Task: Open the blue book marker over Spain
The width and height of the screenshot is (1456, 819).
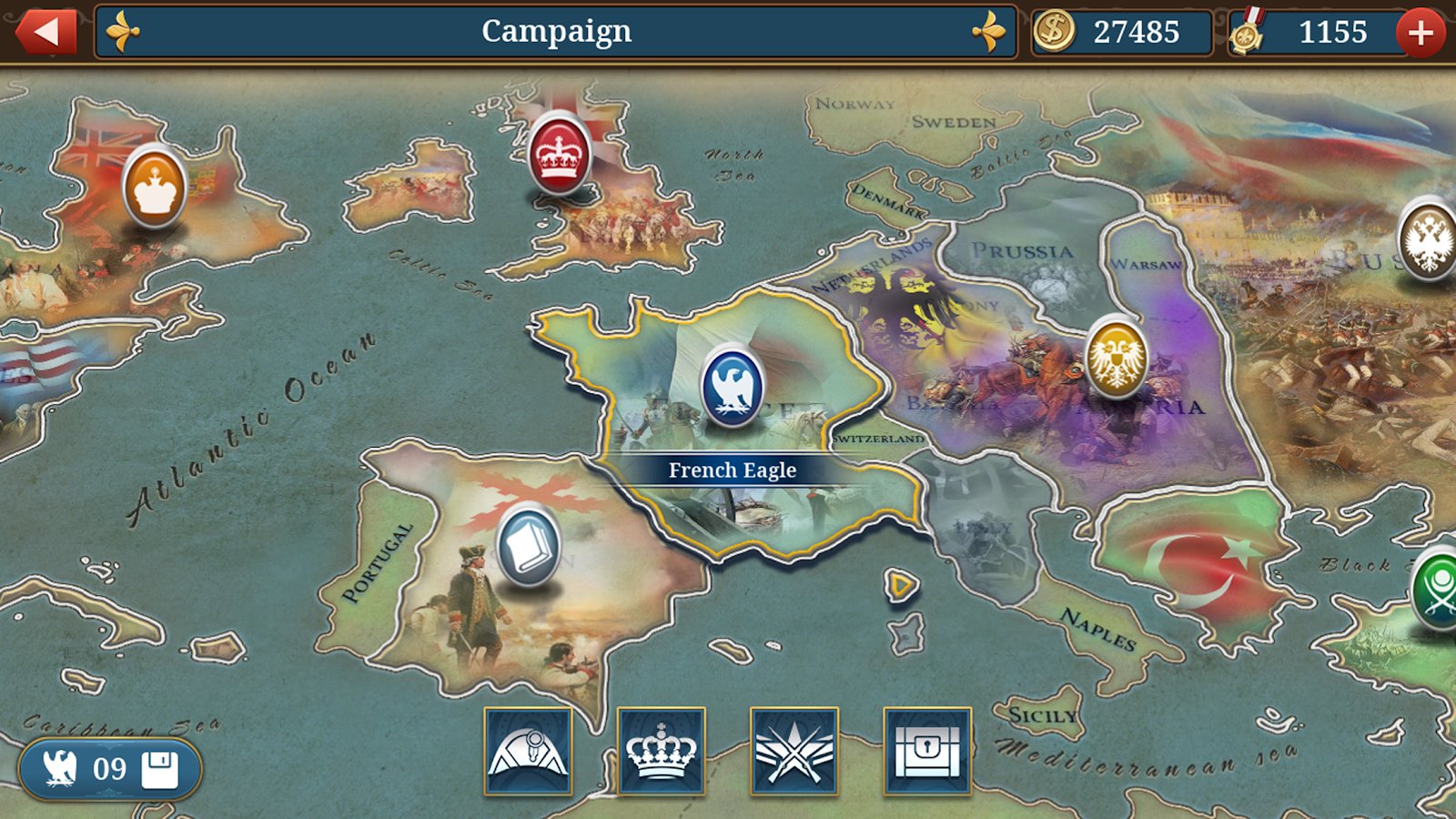Action: [x=528, y=544]
